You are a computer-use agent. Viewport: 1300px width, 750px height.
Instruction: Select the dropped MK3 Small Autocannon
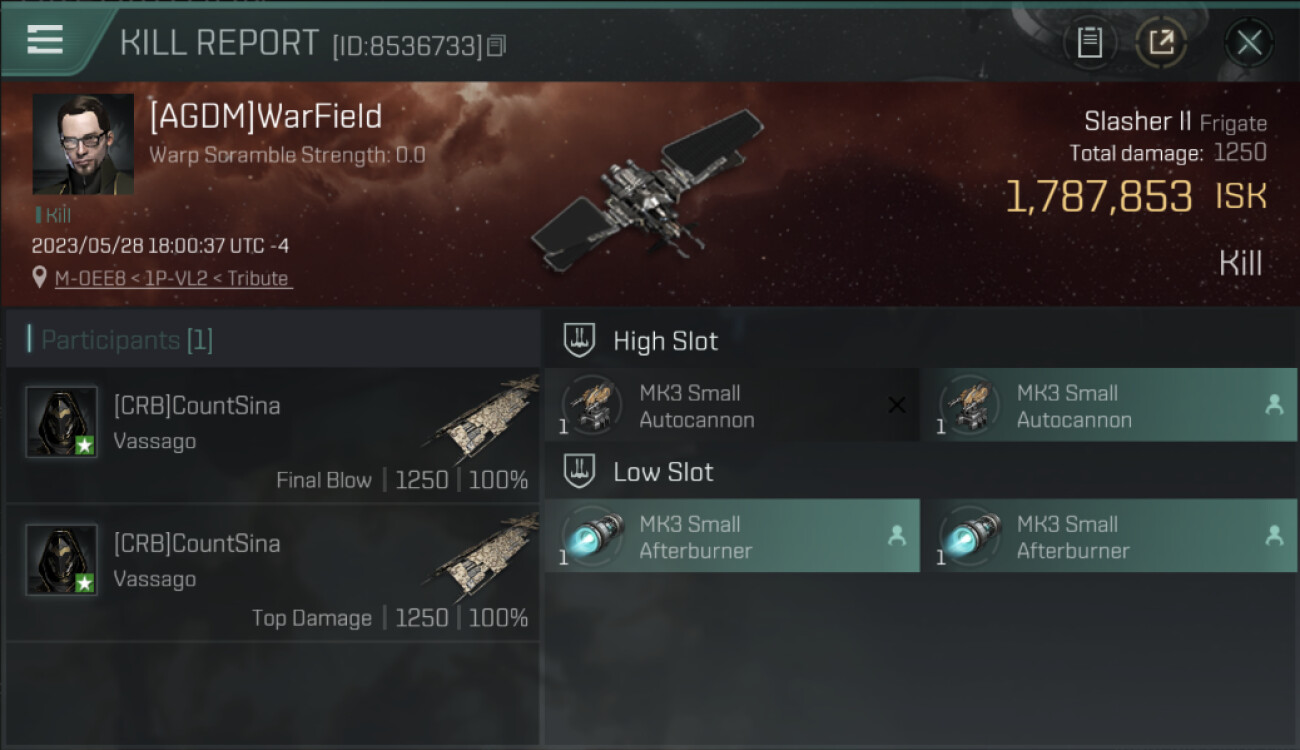pos(1108,405)
